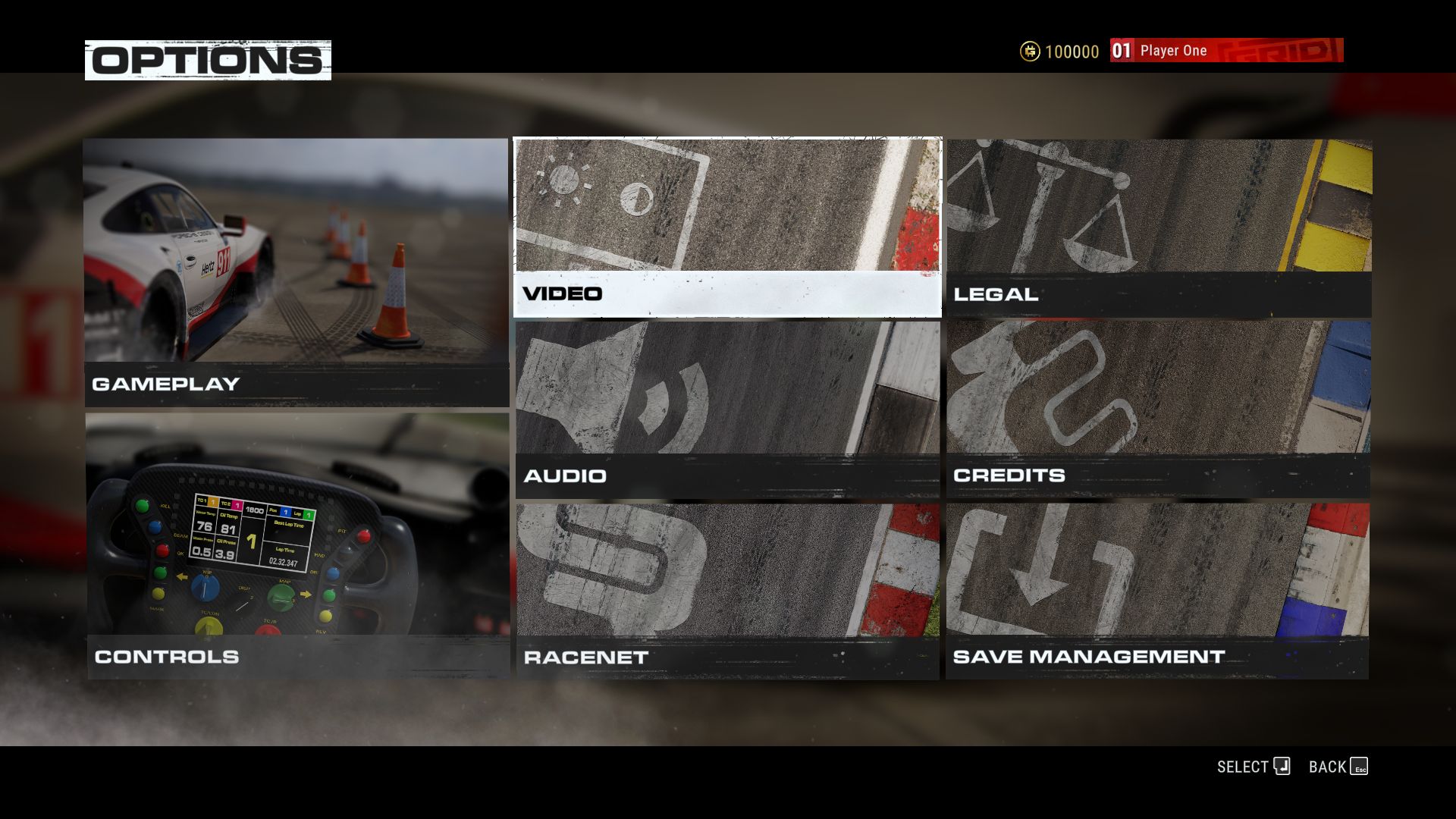Go back from Options menu
The height and width of the screenshot is (819, 1456).
click(x=1338, y=767)
